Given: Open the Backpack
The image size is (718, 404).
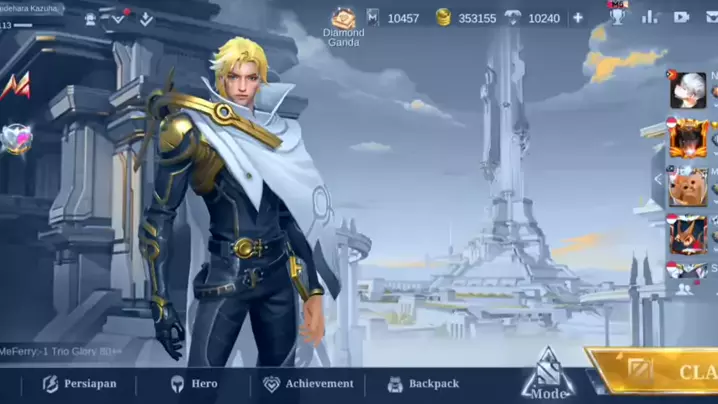Looking at the screenshot, I should [422, 384].
